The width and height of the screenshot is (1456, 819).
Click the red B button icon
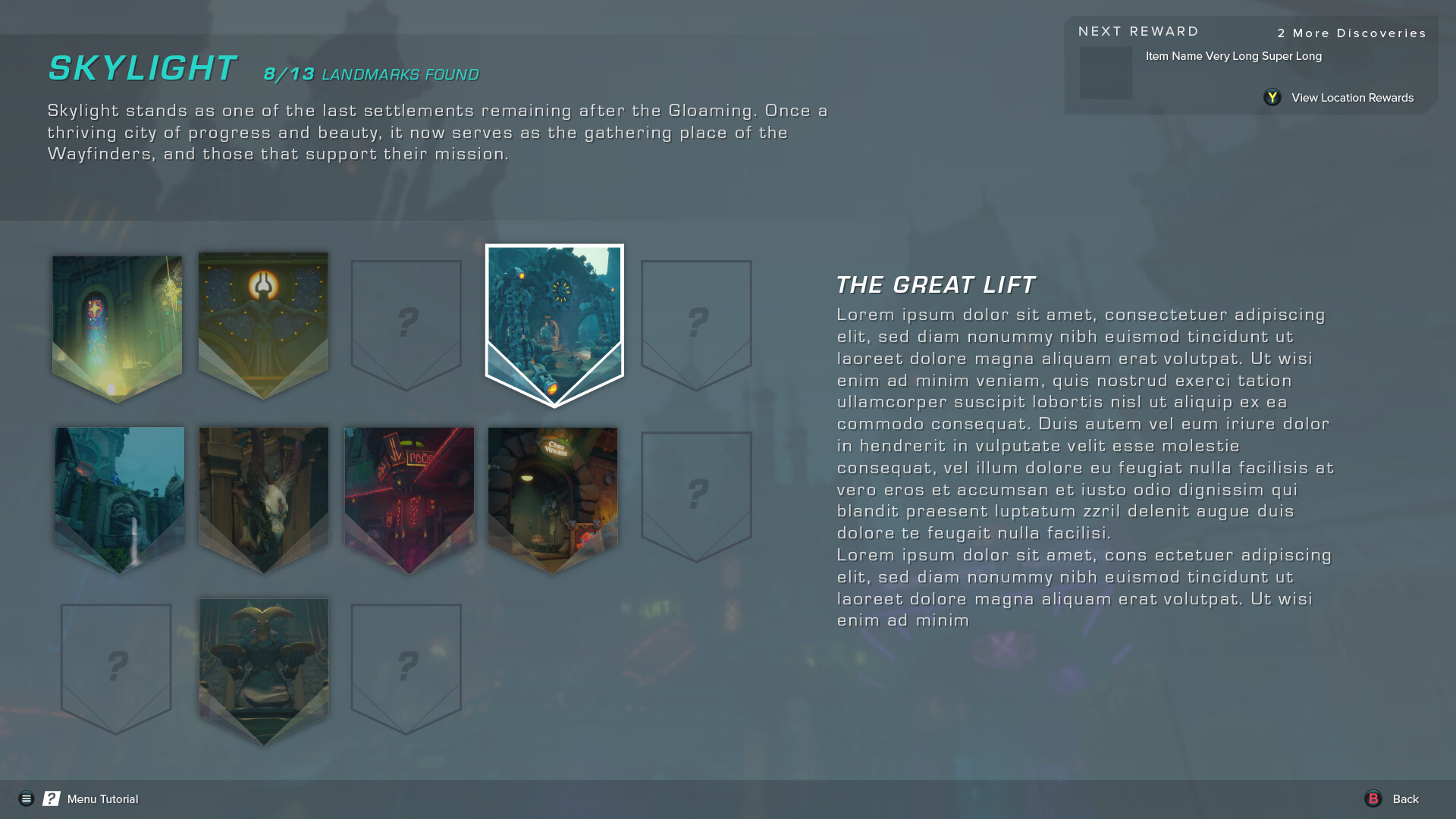[x=1373, y=799]
